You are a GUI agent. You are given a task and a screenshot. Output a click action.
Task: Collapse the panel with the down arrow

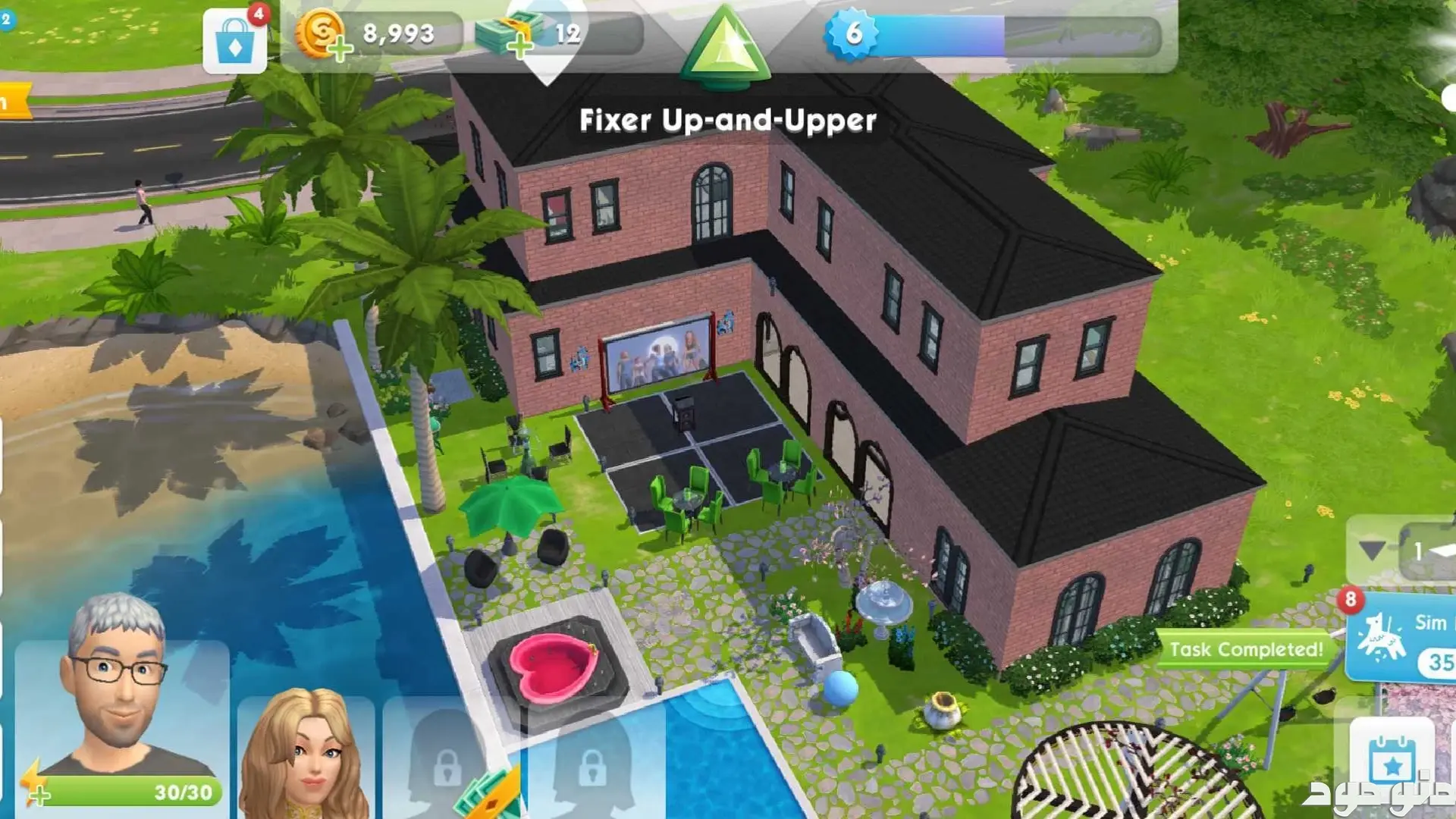tap(1371, 550)
